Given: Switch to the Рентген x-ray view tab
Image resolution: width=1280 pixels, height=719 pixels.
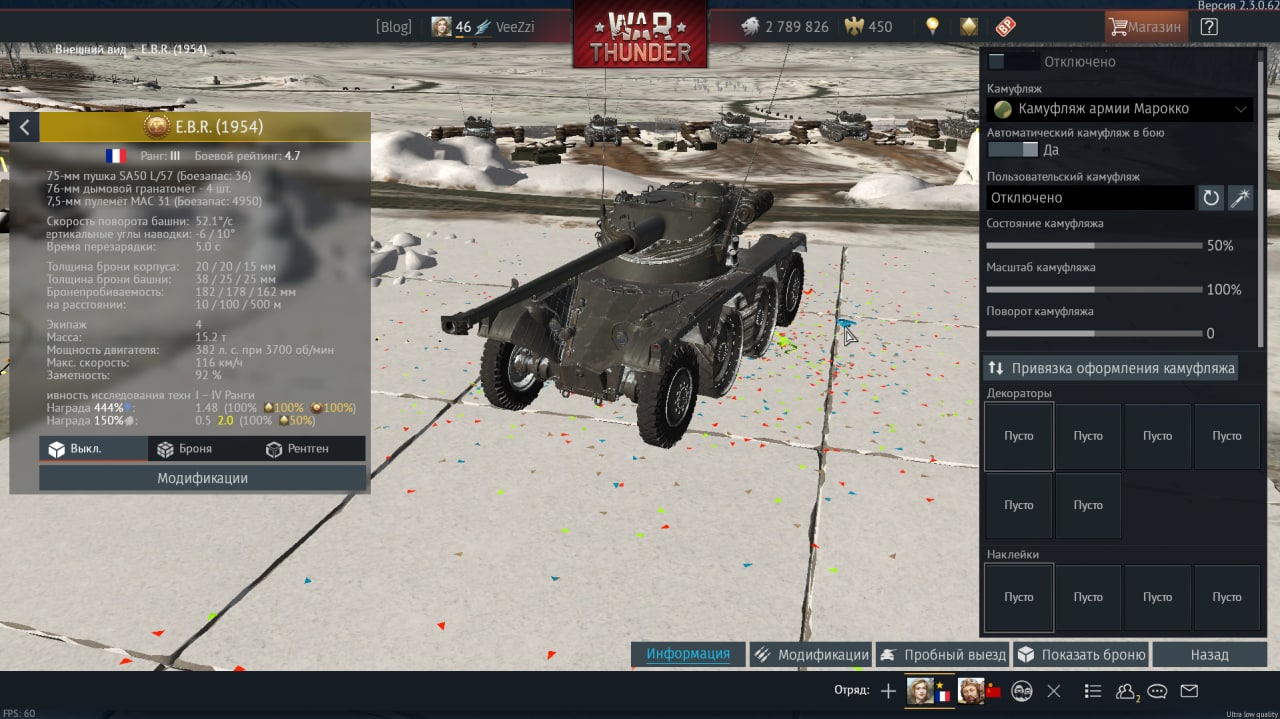Looking at the screenshot, I should [x=297, y=449].
